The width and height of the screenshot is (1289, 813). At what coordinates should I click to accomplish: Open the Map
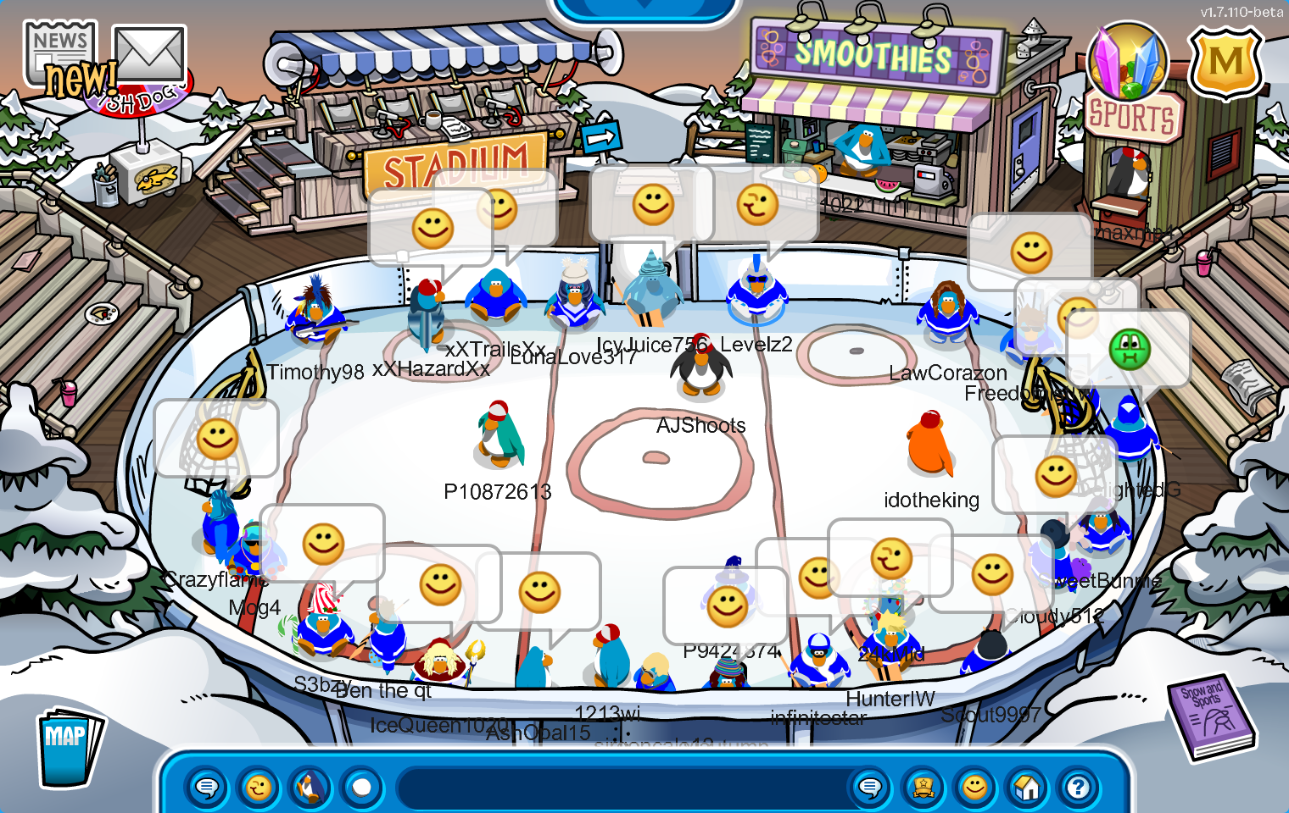[x=69, y=746]
